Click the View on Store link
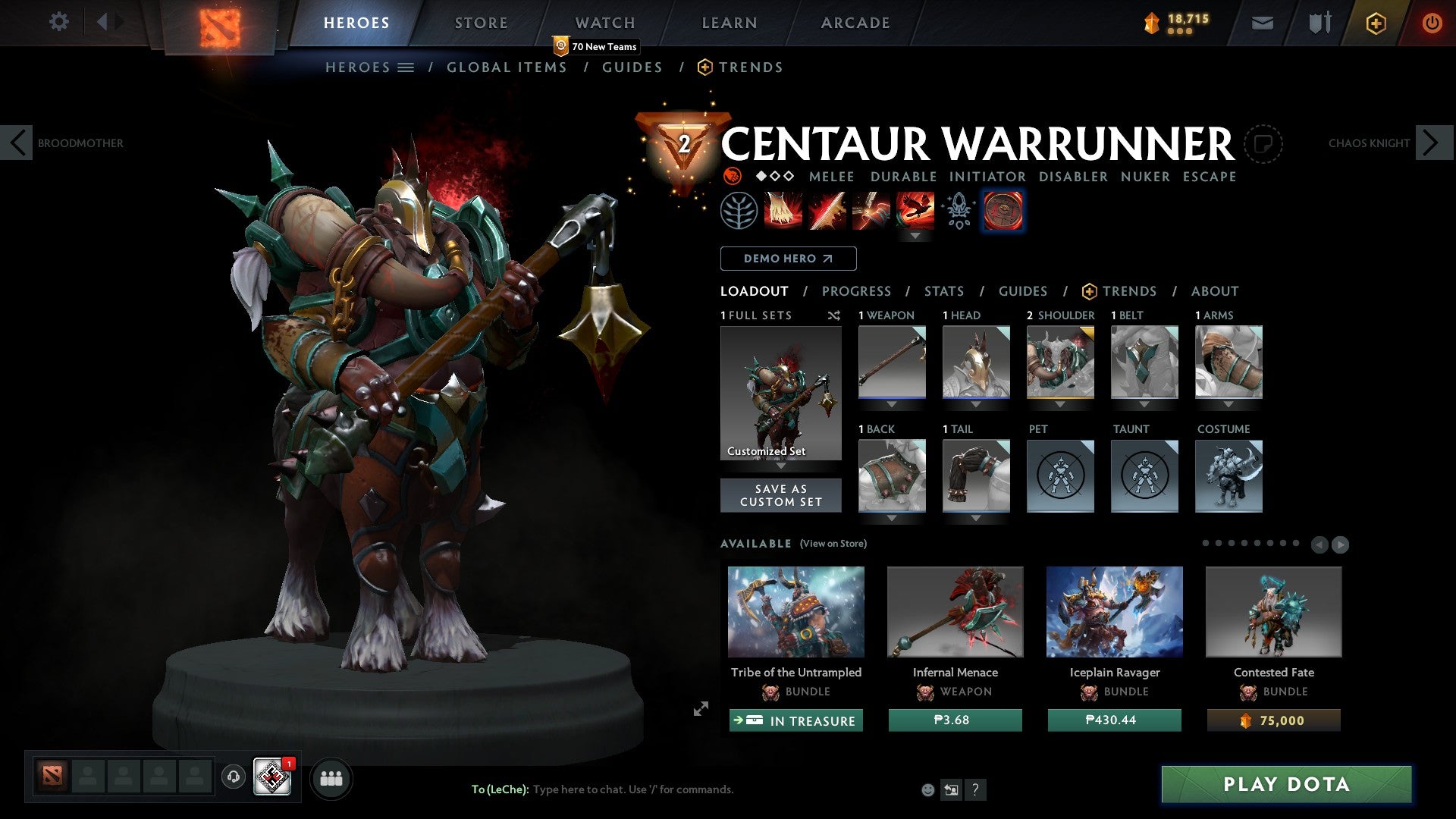The width and height of the screenshot is (1456, 819). click(x=832, y=544)
